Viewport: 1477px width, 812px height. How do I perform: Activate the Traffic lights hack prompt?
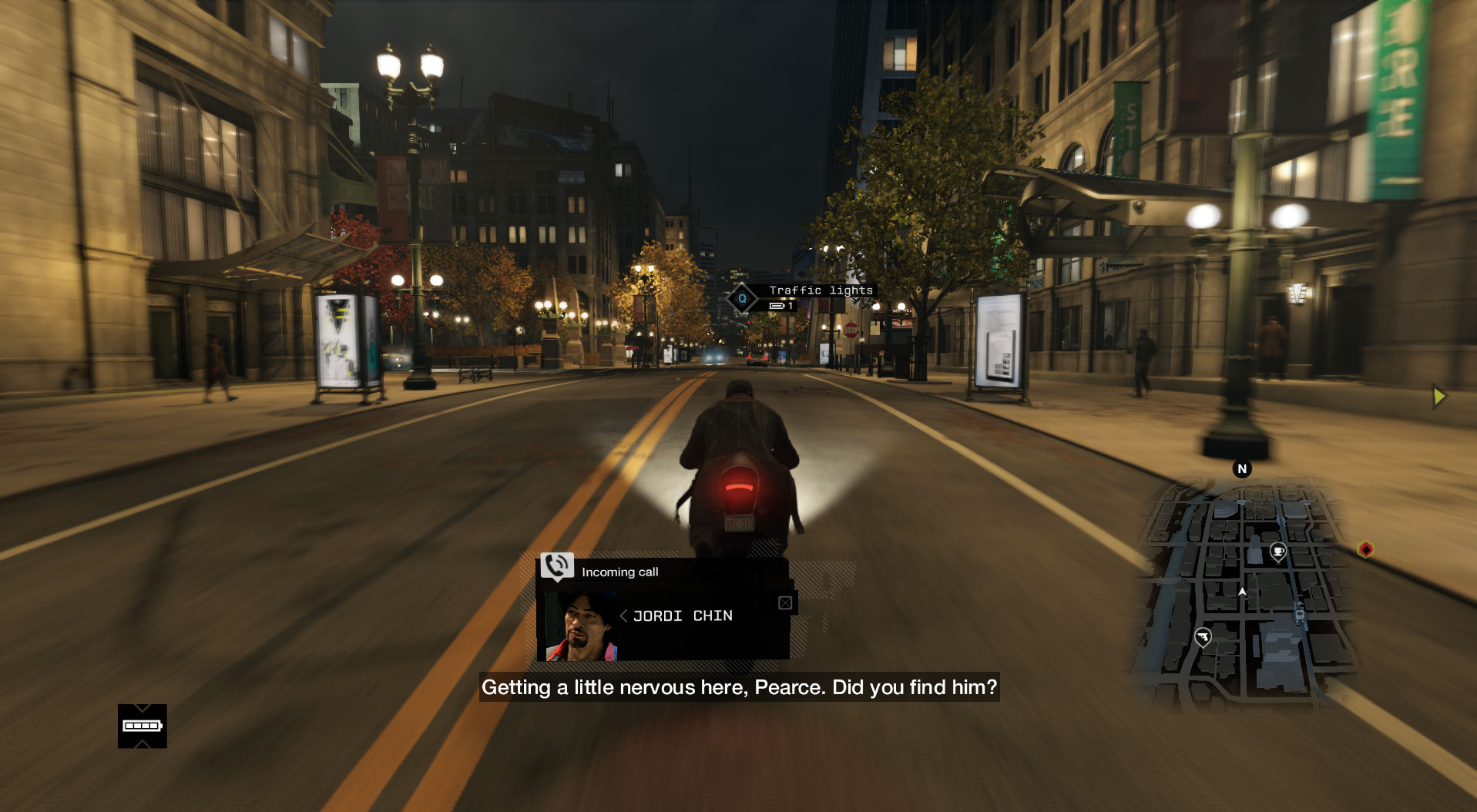click(820, 290)
